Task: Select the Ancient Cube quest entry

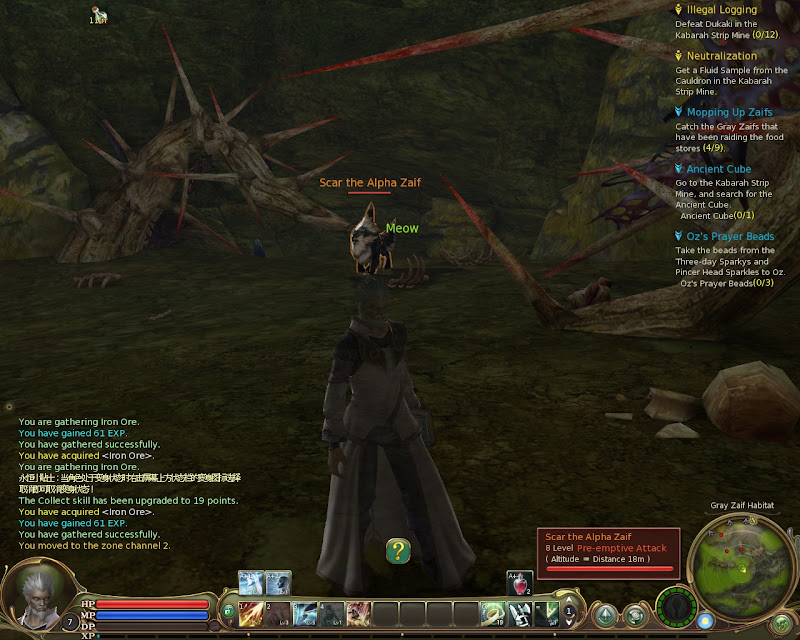Action: coord(718,169)
